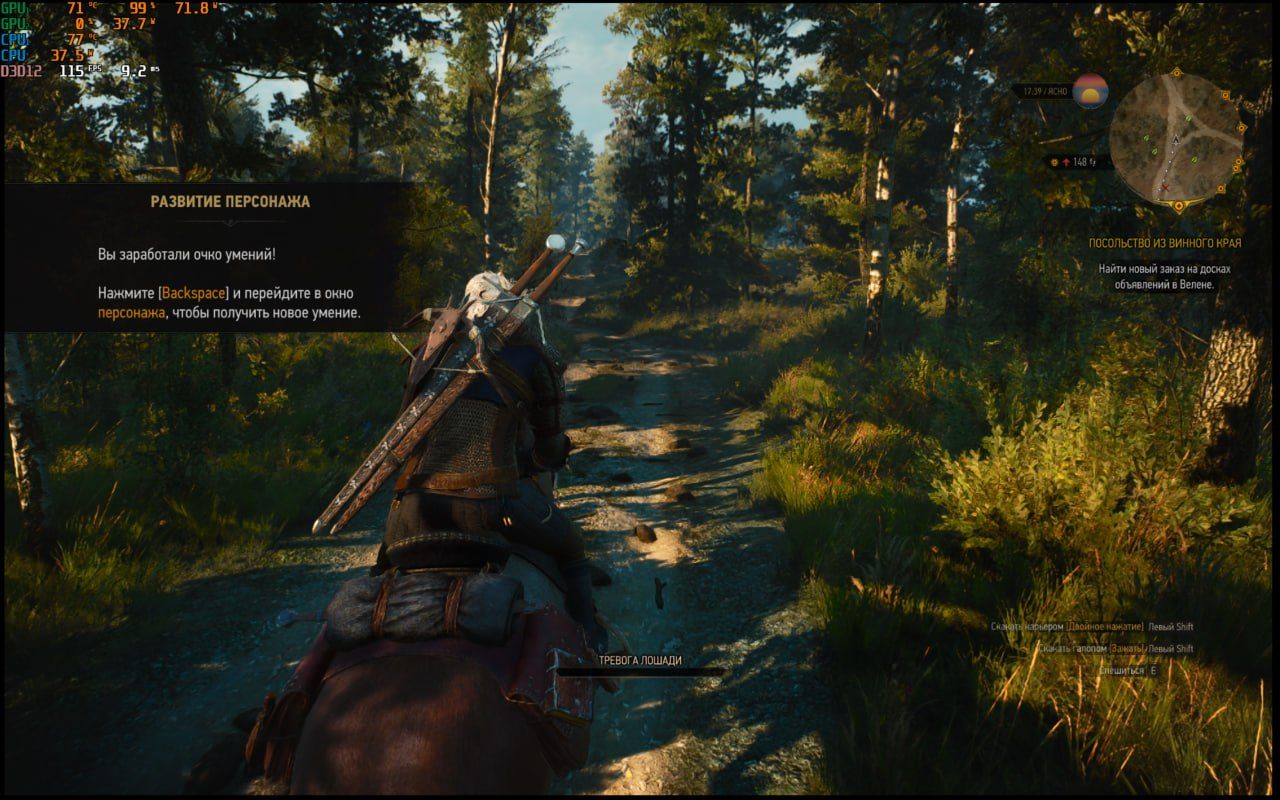The image size is (1280, 800).
Task: Click the sunset weather icon
Action: (x=1090, y=90)
